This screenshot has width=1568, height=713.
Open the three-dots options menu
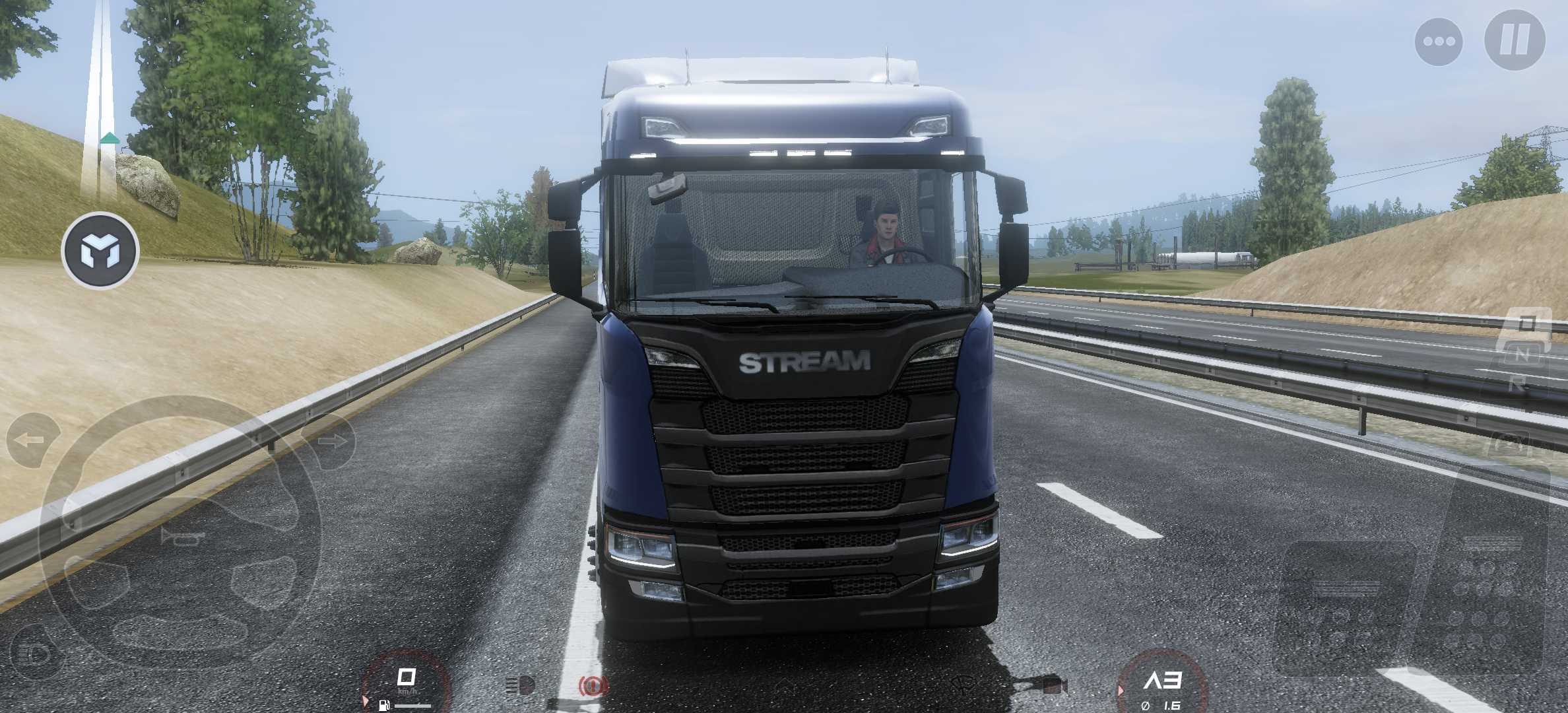1439,42
